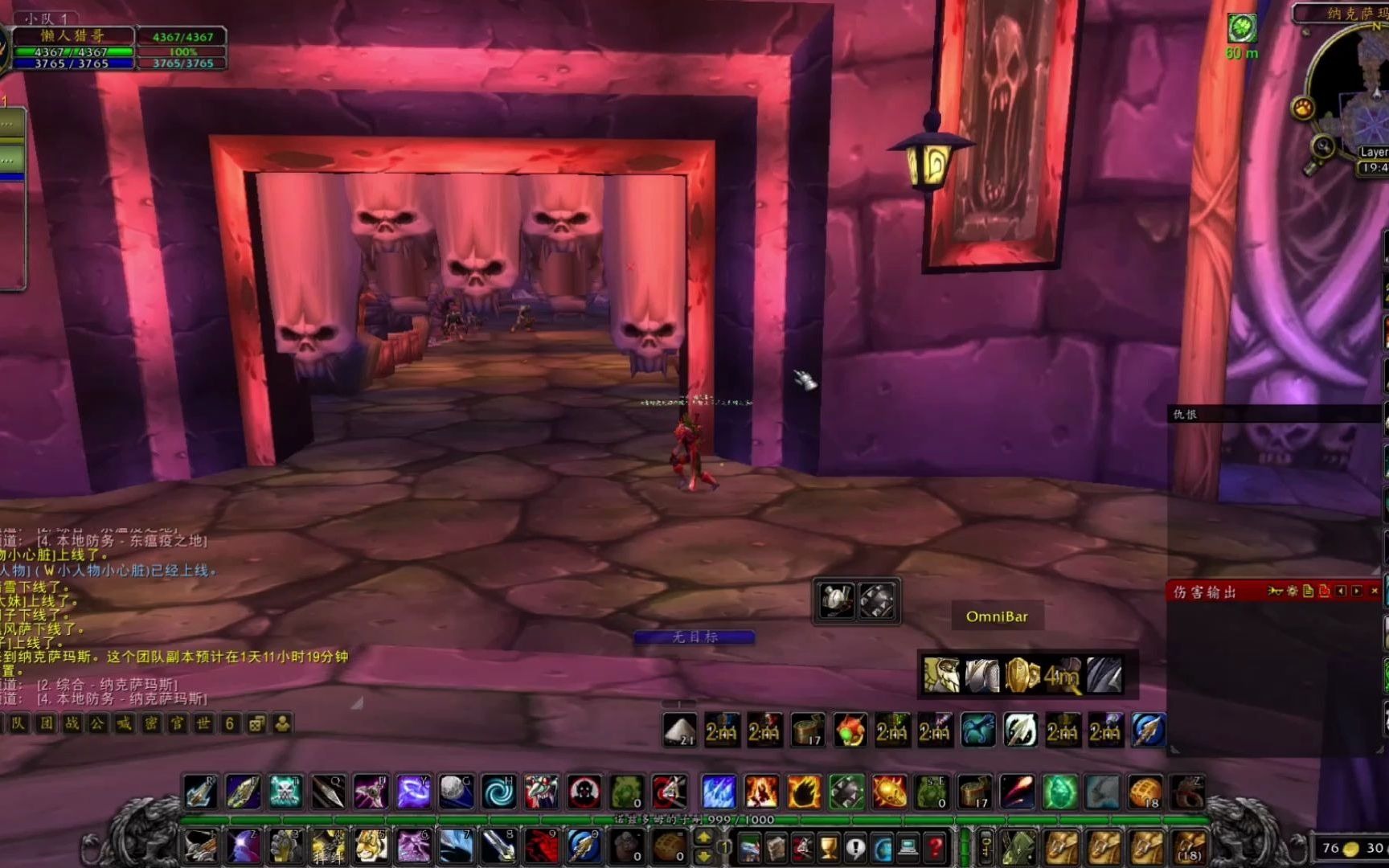Click the gear settings icon on the 伤害输出 bar

pos(1291,592)
